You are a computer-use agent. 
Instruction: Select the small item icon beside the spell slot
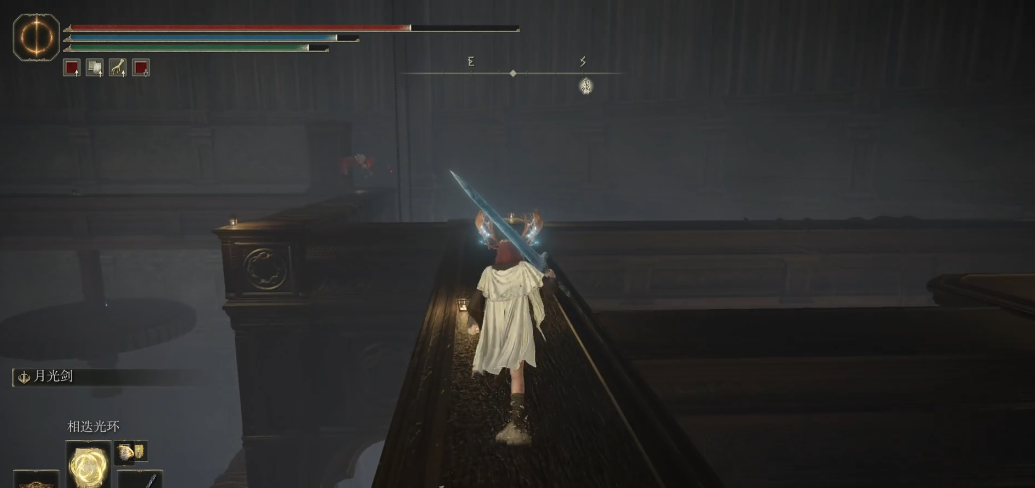click(x=130, y=452)
